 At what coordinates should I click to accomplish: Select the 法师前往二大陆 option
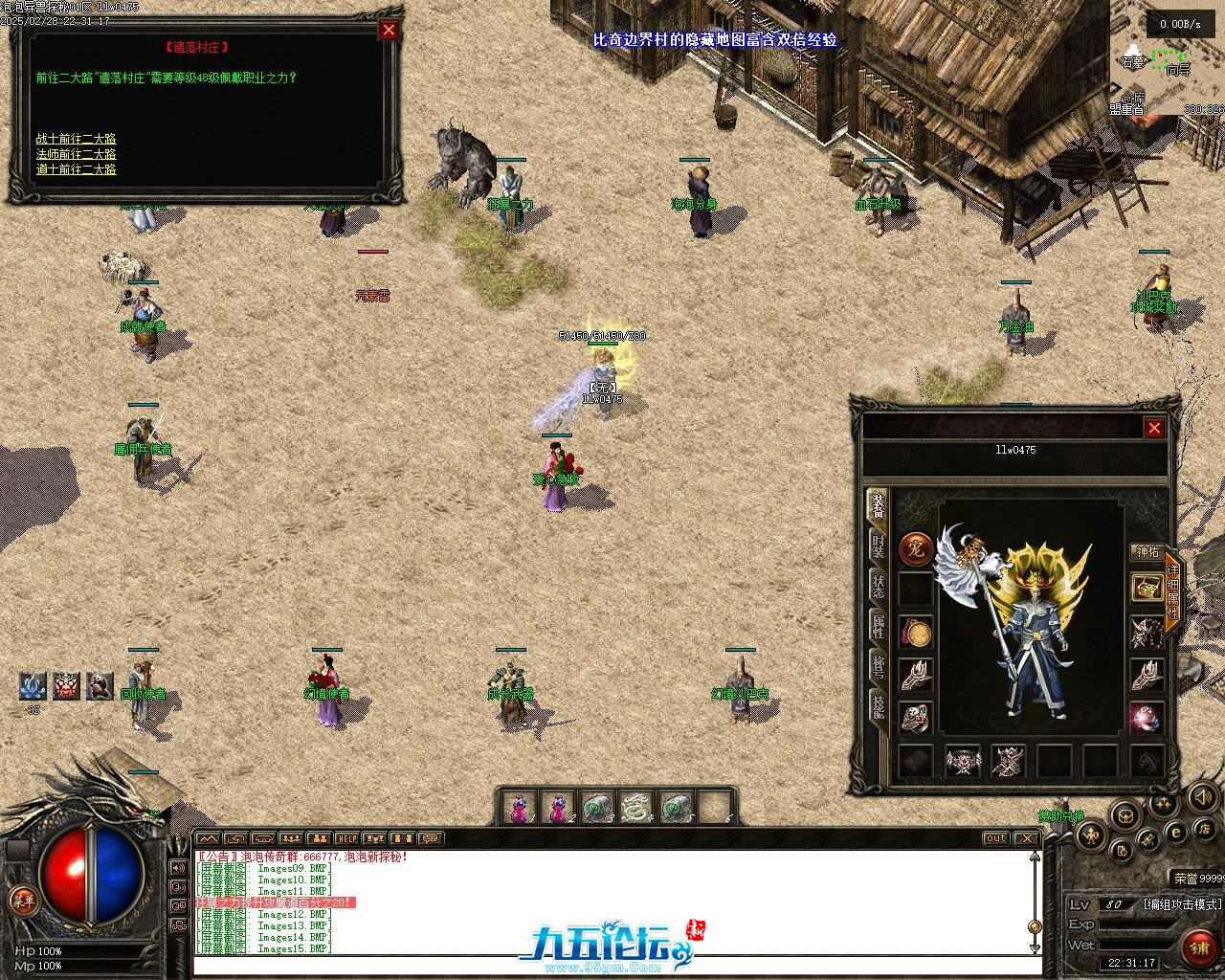click(x=77, y=154)
